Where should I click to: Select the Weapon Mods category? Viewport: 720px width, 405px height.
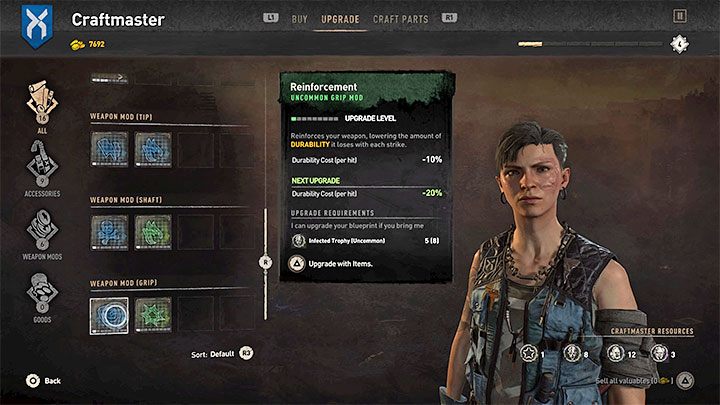(x=42, y=235)
